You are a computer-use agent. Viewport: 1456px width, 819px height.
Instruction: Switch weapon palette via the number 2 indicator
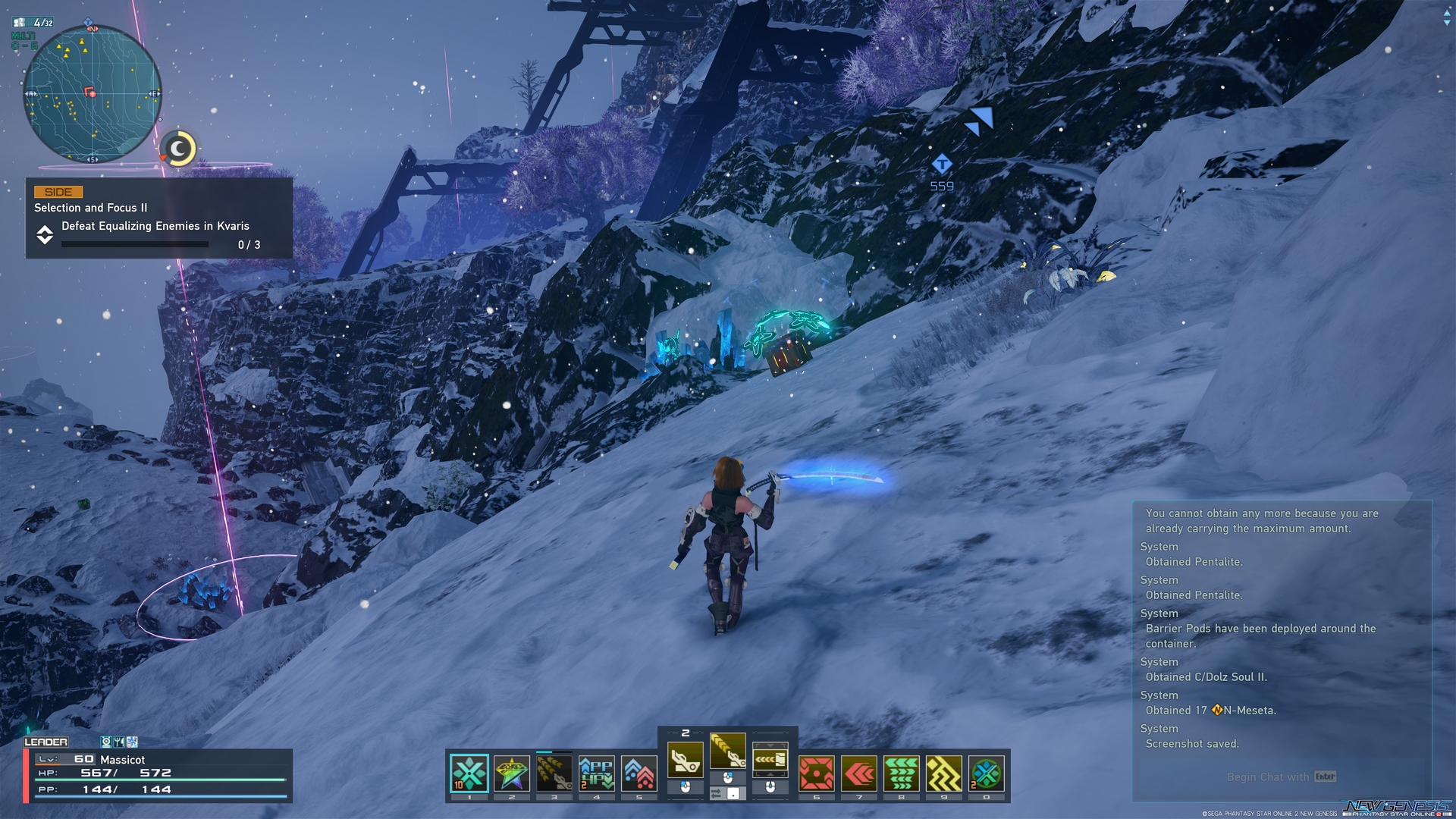pos(686,733)
